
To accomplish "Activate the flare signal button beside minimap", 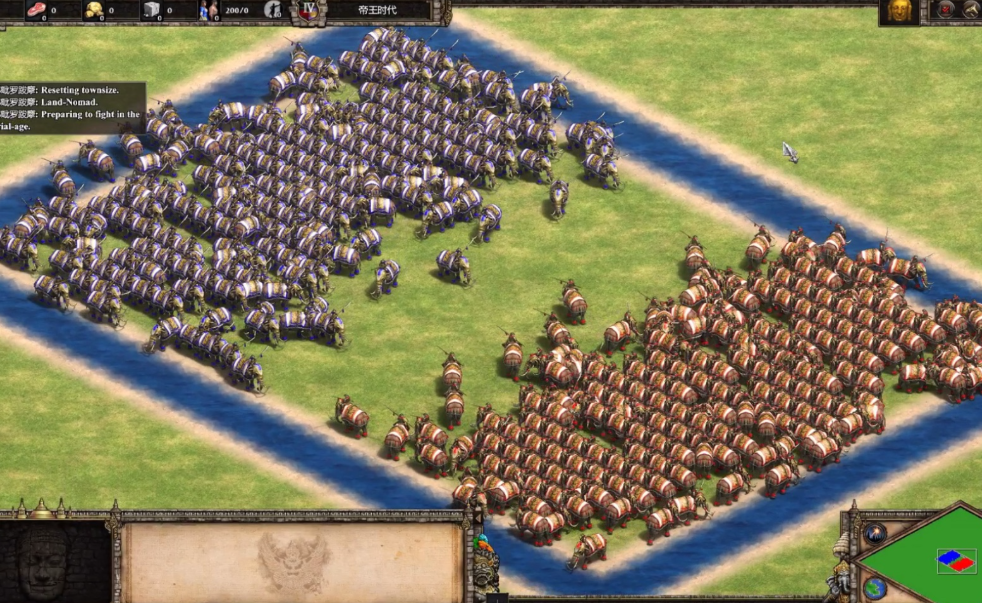I will [x=876, y=533].
